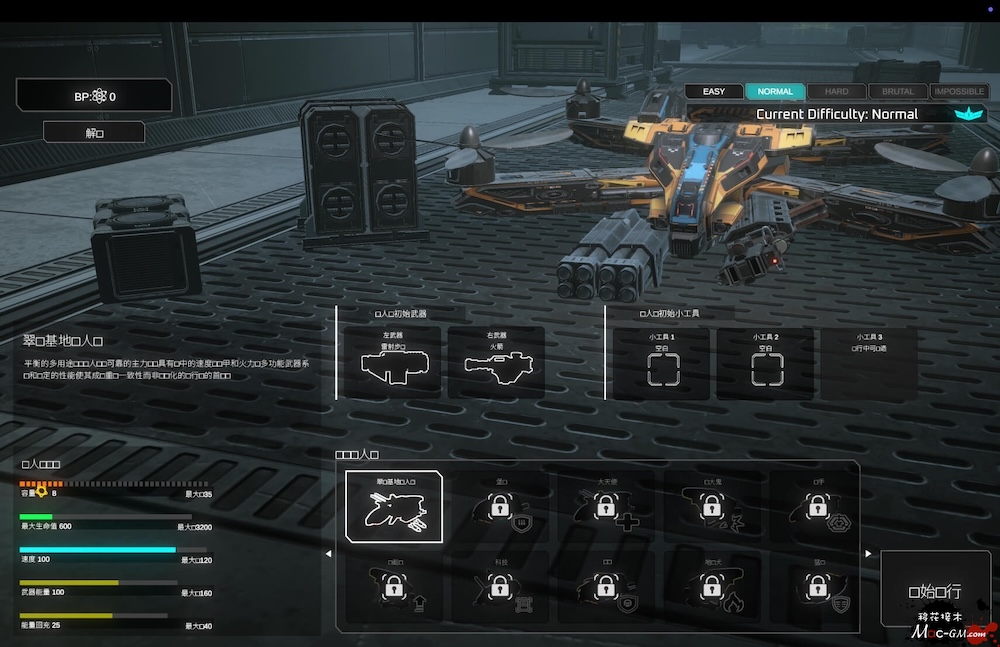Set difficulty to Brutal
Image resolution: width=1000 pixels, height=647 pixels.
click(x=898, y=91)
